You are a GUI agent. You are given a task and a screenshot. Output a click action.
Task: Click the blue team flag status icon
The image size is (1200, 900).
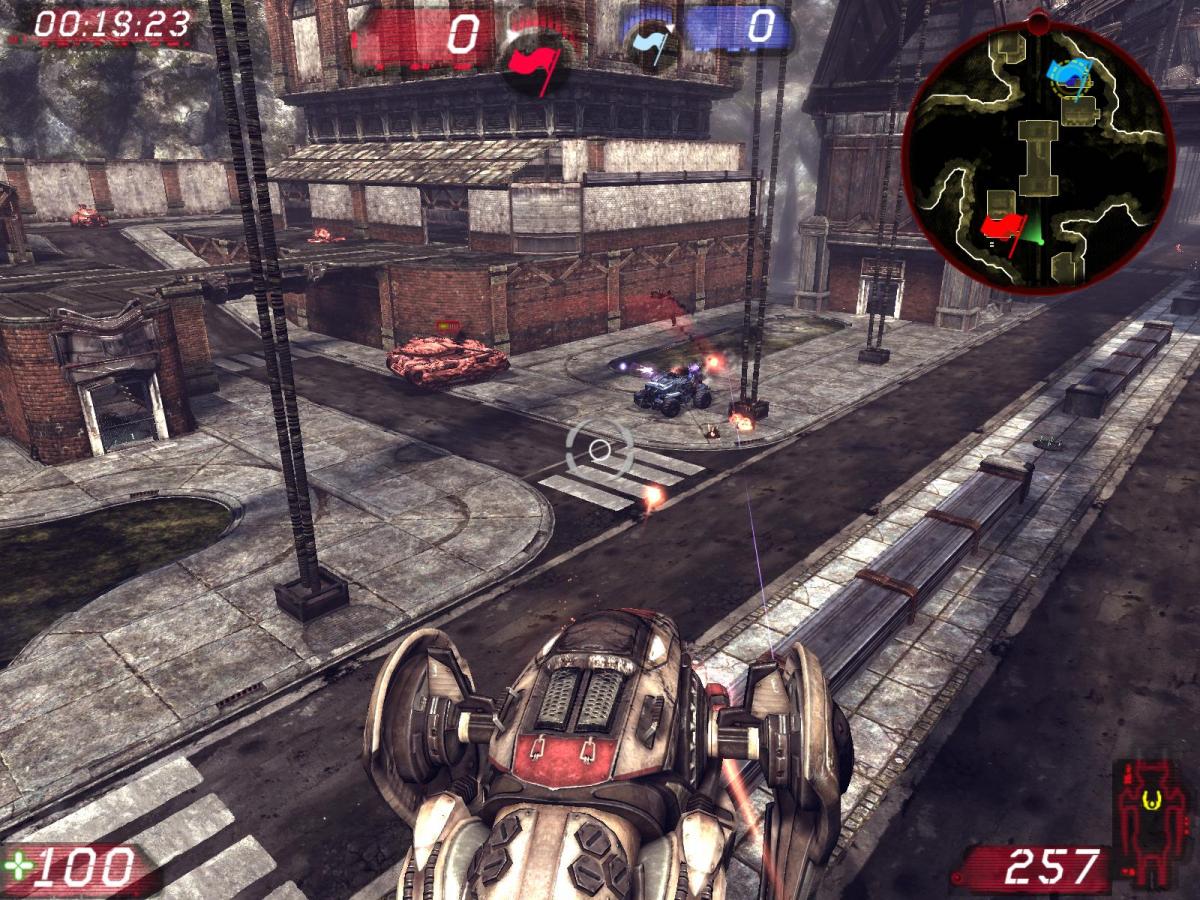point(652,46)
